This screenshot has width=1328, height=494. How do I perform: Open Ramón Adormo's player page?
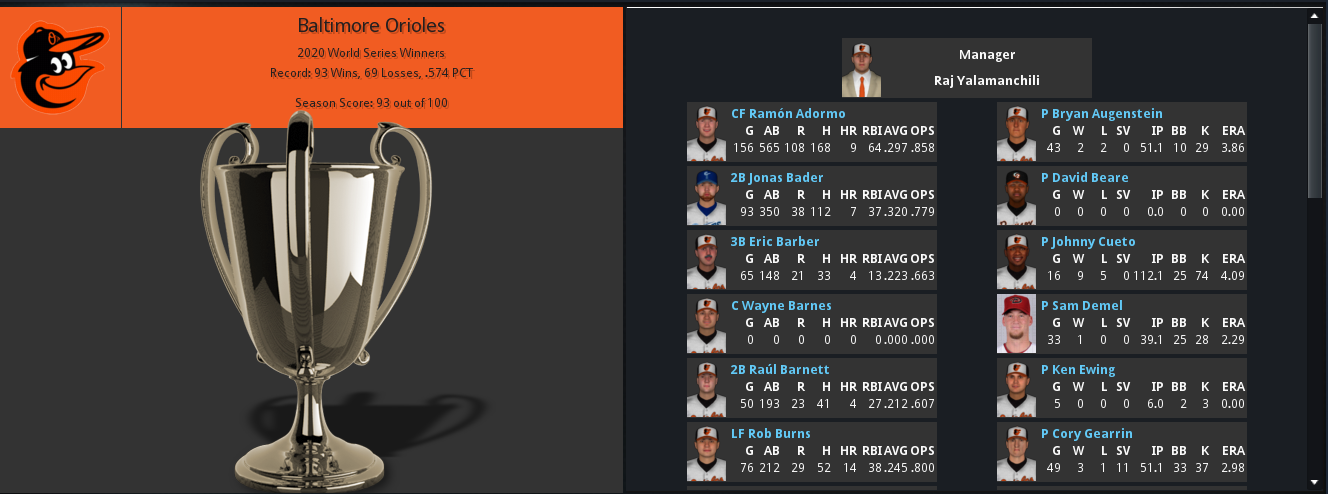788,114
